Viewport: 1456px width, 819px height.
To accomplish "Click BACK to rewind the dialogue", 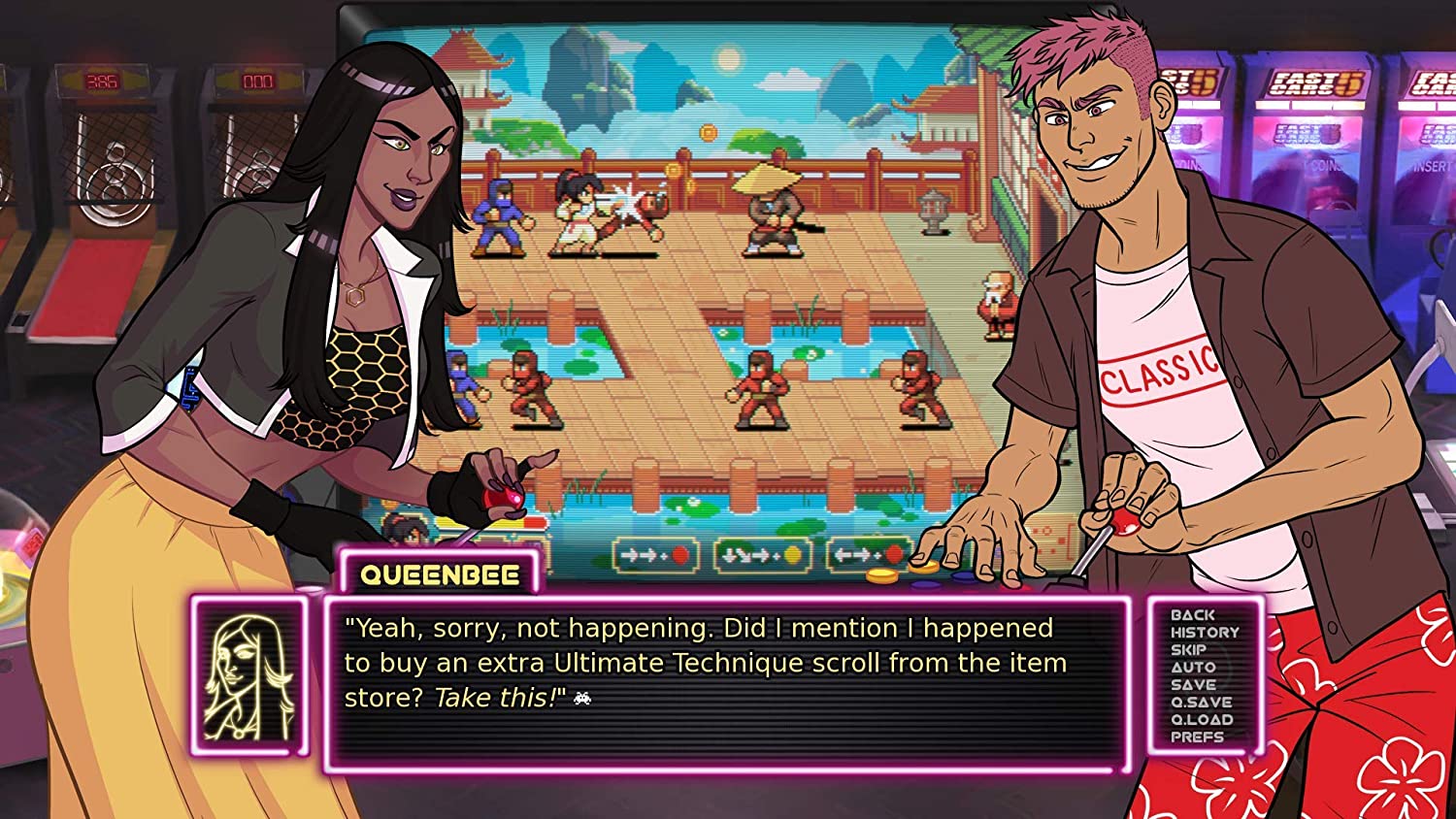I will tap(1193, 614).
